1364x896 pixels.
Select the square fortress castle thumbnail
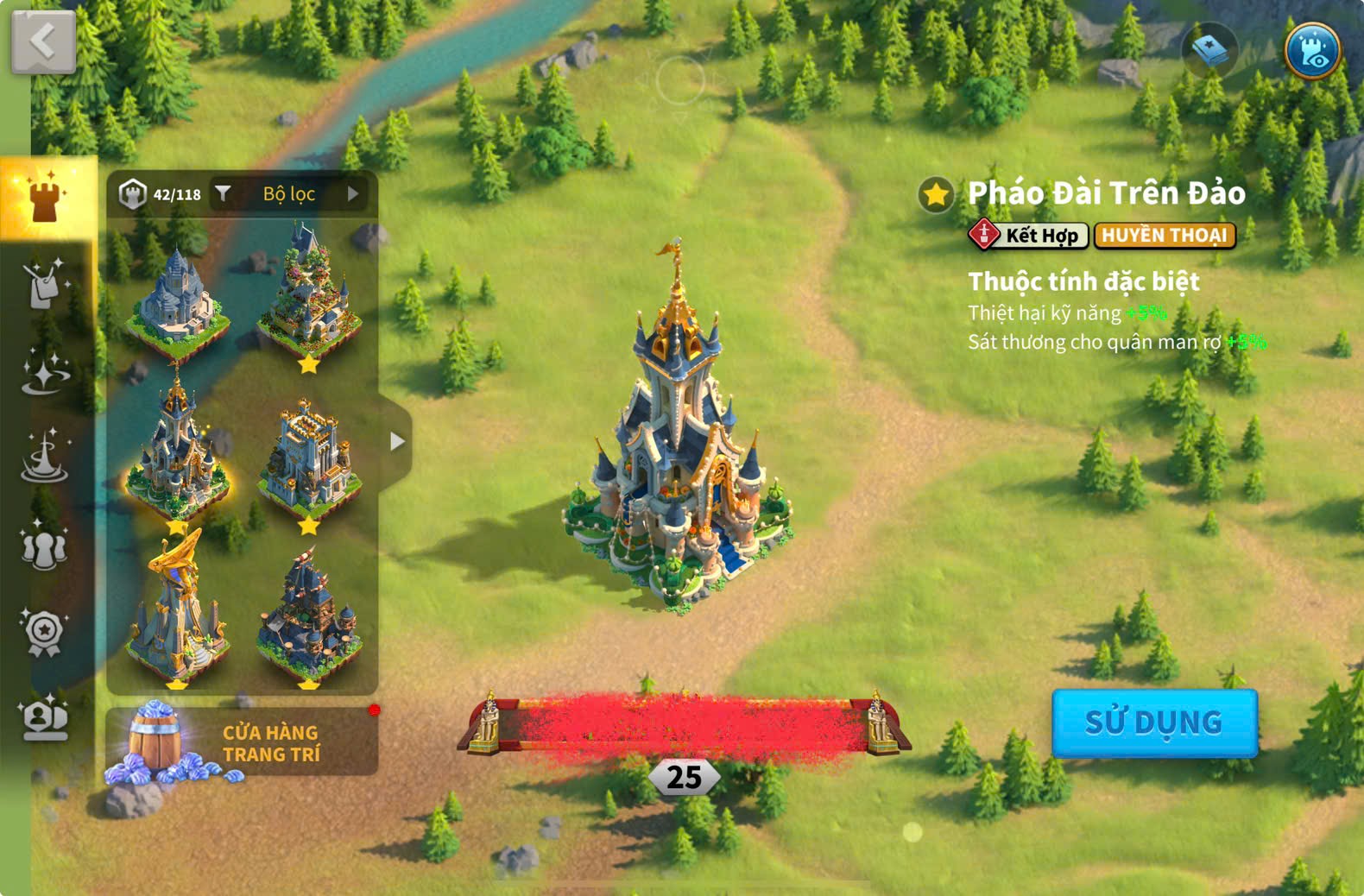coord(308,457)
